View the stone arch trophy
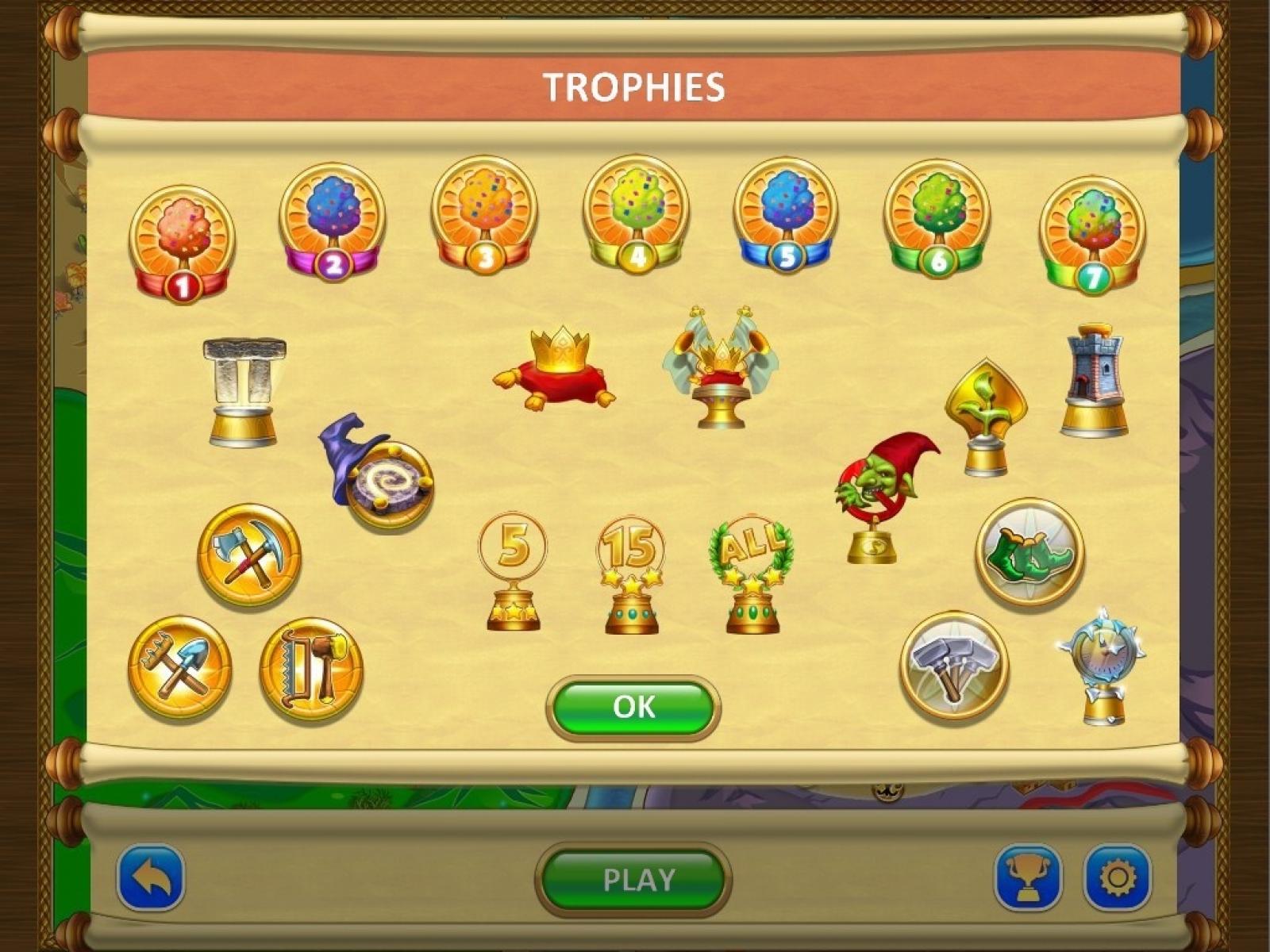The height and width of the screenshot is (952, 1270). [x=244, y=391]
